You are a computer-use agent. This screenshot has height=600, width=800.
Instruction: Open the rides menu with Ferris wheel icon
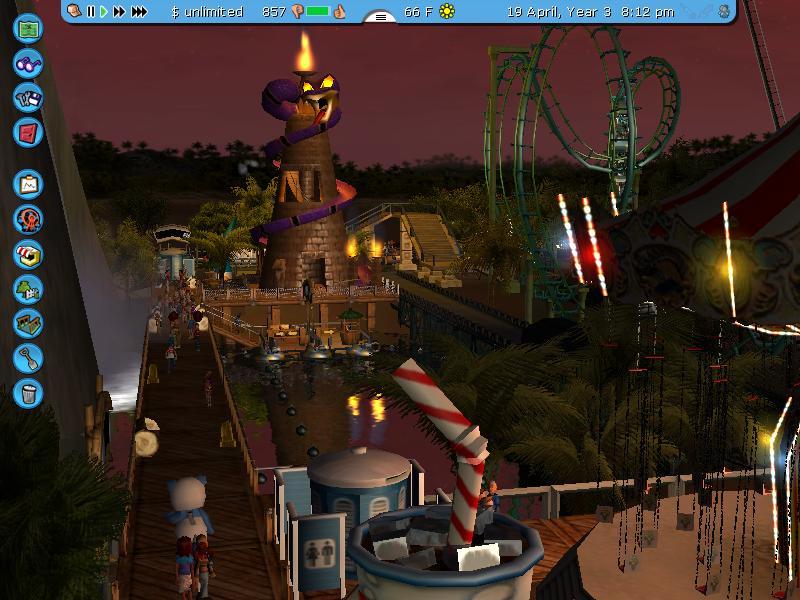(28, 219)
